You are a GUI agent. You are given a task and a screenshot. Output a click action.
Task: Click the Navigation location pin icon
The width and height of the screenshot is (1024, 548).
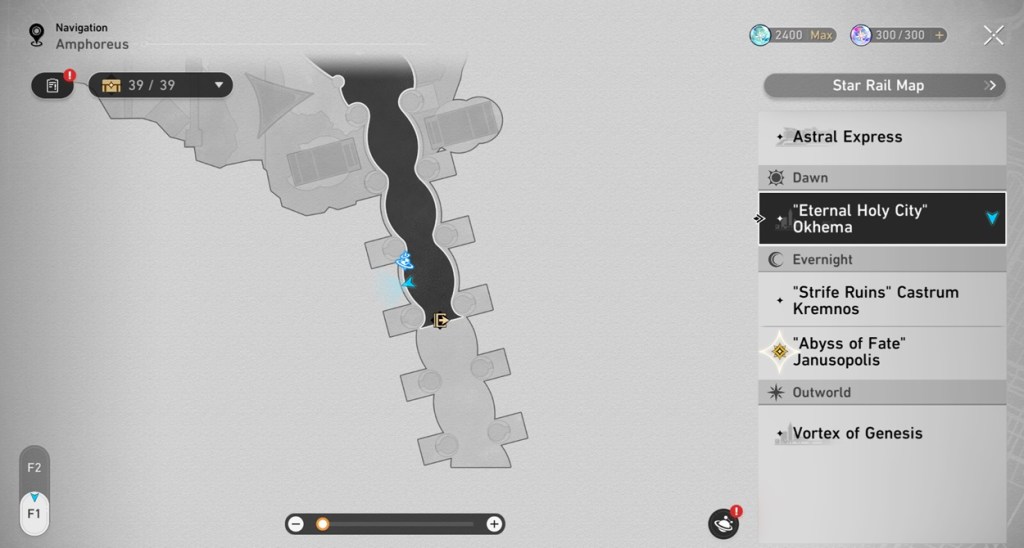(x=38, y=36)
